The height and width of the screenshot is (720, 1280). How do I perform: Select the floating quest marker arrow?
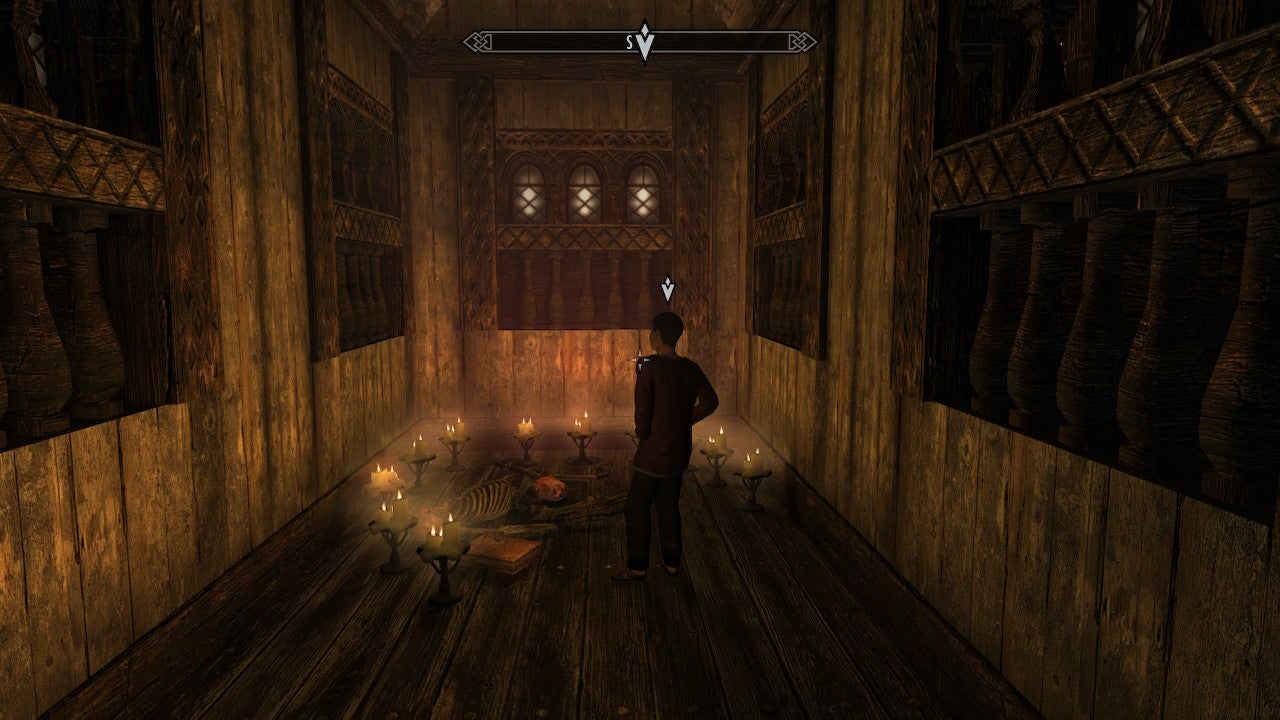tap(667, 290)
